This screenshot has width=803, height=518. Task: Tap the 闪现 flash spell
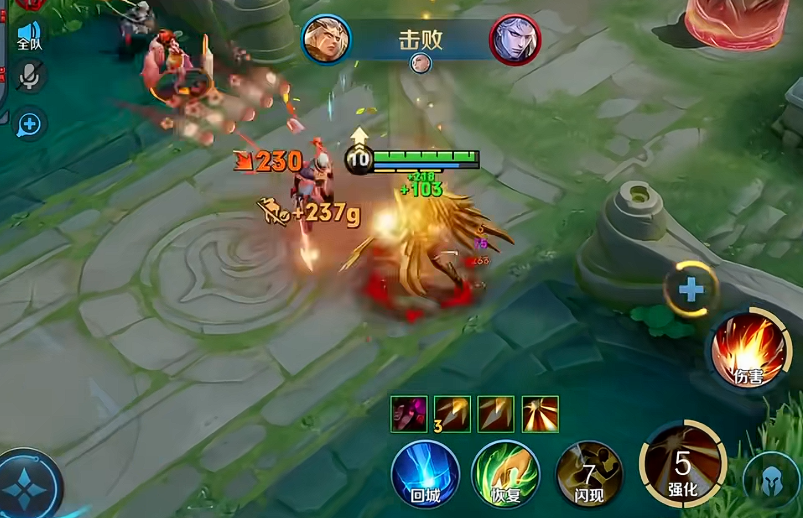point(588,473)
